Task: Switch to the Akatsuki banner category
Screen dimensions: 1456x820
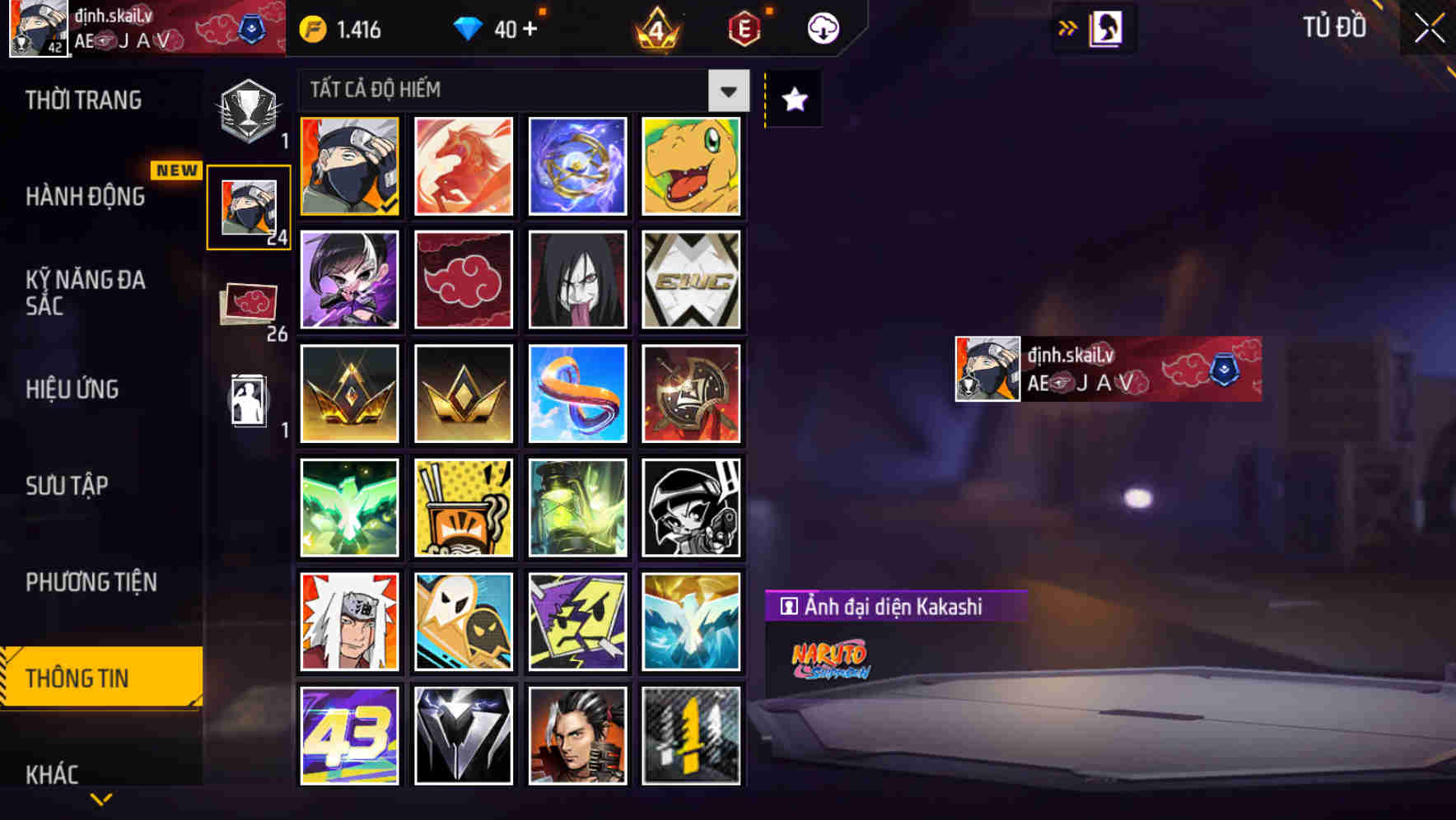Action: (x=246, y=301)
